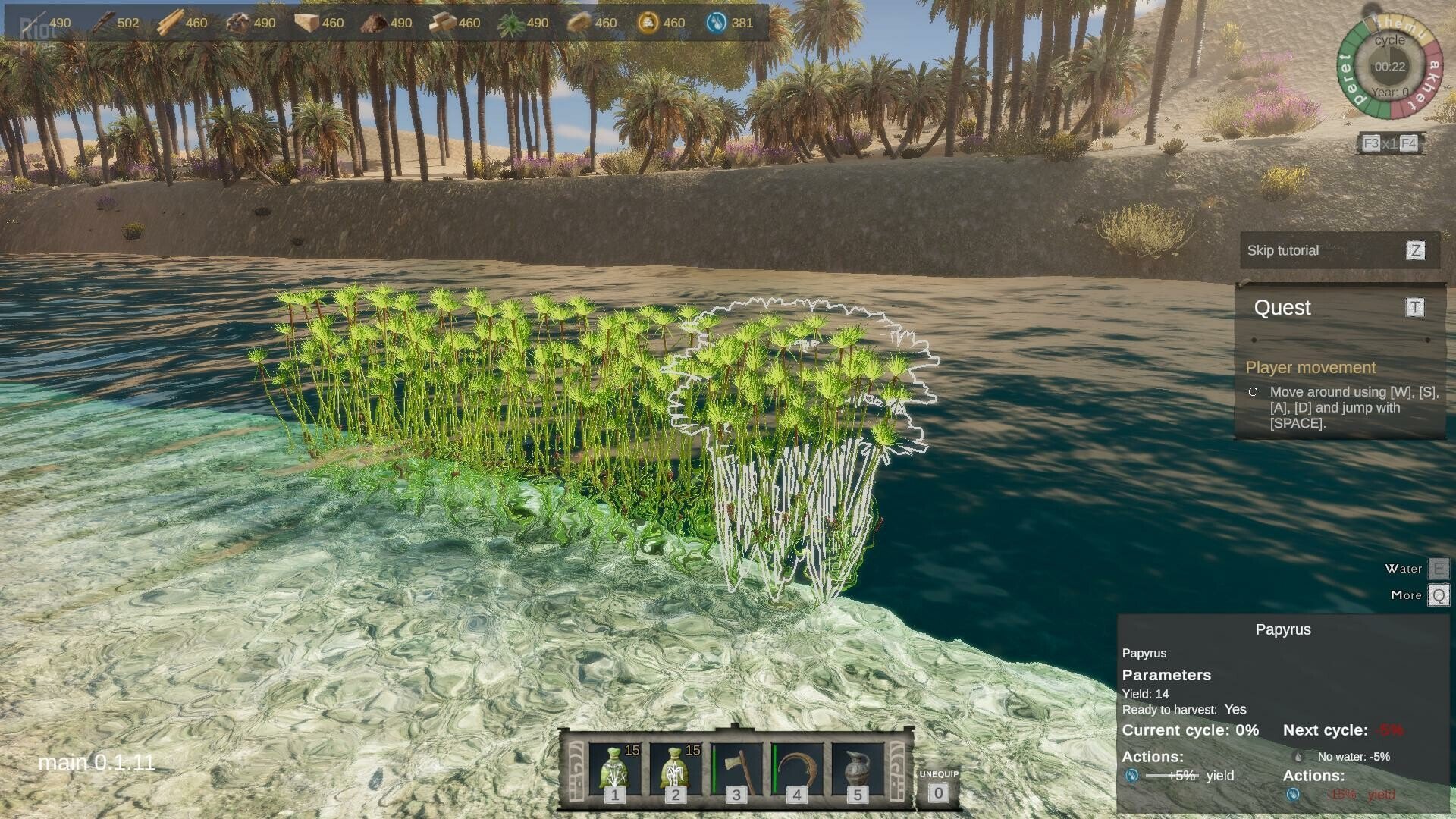Click the Player movement quest objective
This screenshot has width=1456, height=819.
point(1310,368)
